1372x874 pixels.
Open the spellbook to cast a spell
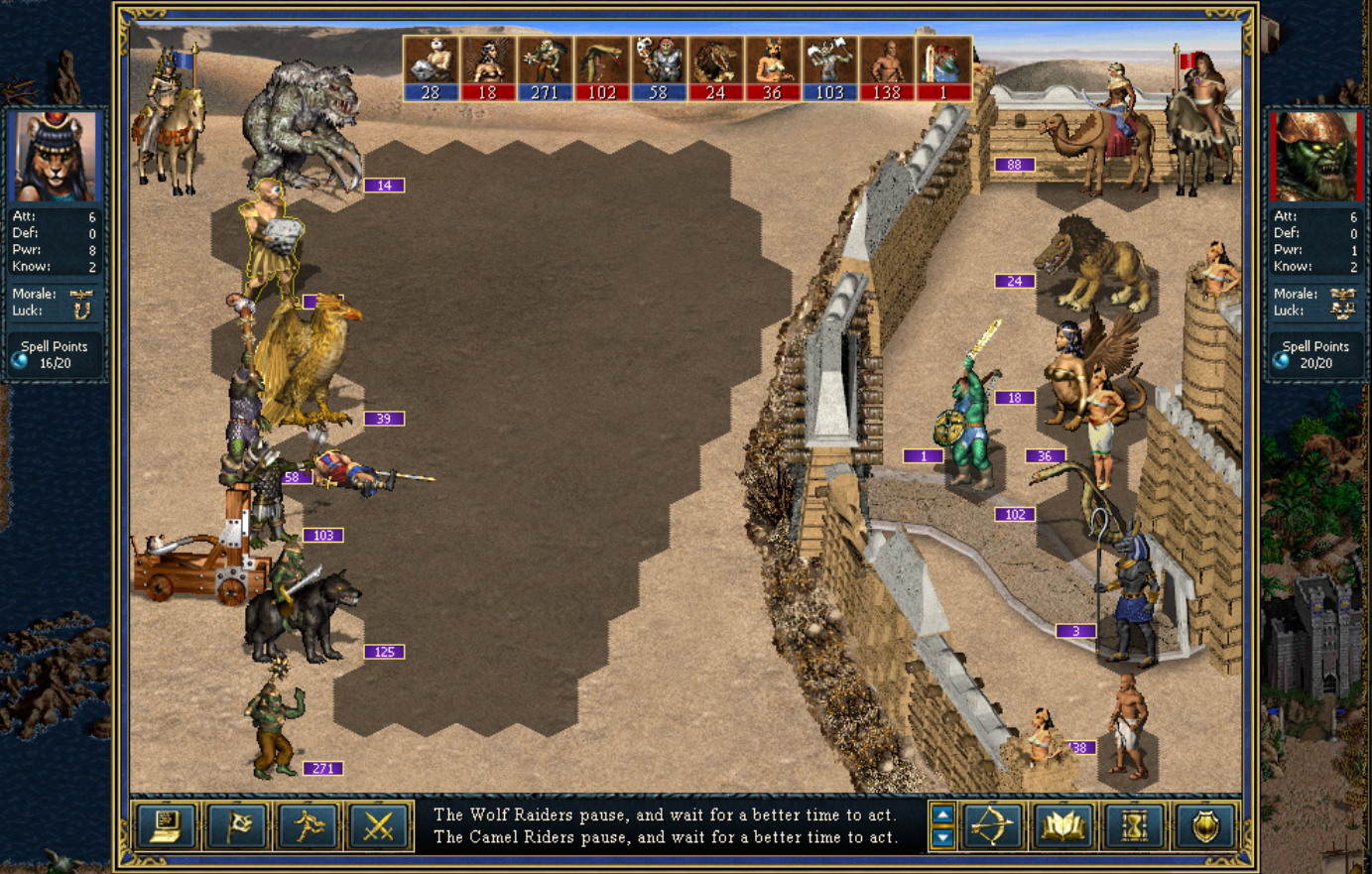click(x=1062, y=825)
